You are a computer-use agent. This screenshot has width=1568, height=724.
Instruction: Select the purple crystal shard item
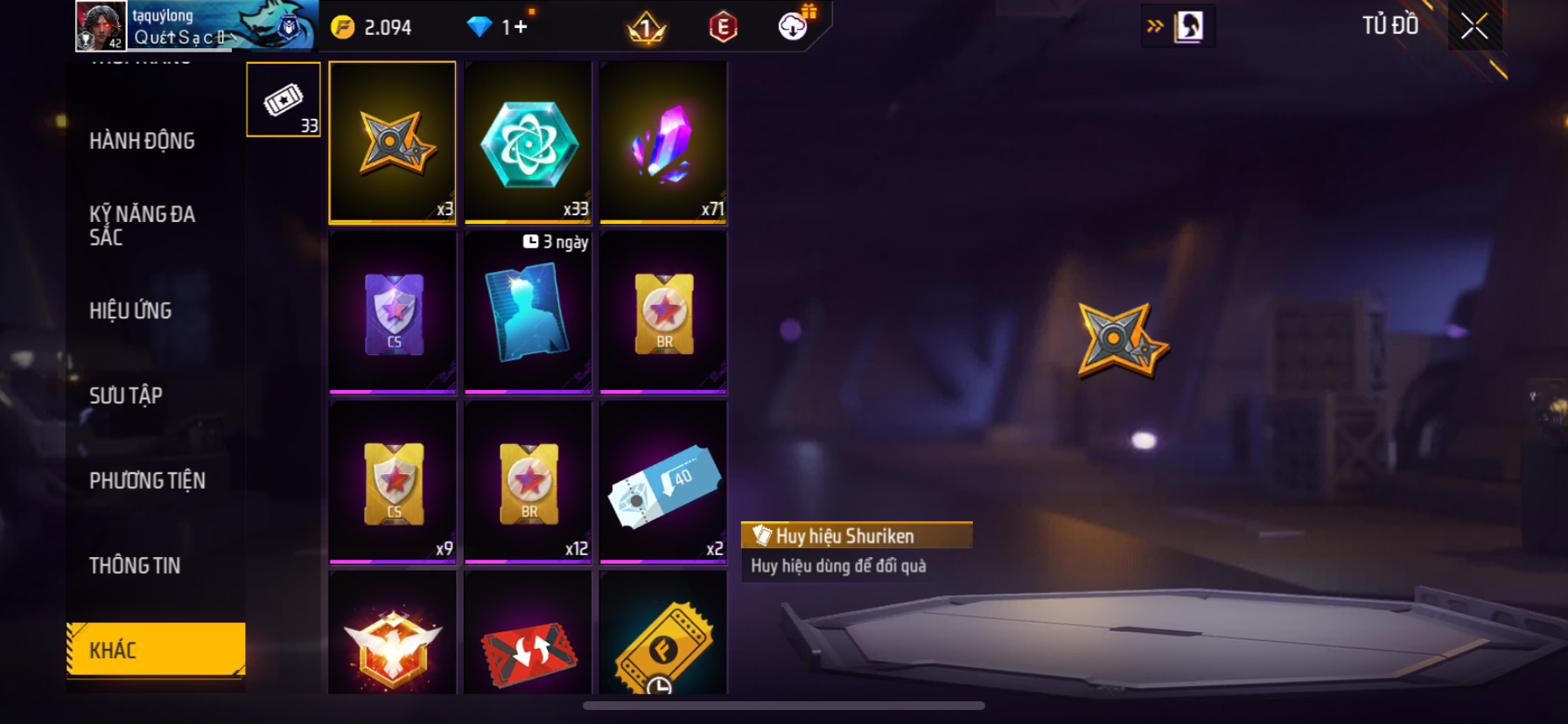663,142
